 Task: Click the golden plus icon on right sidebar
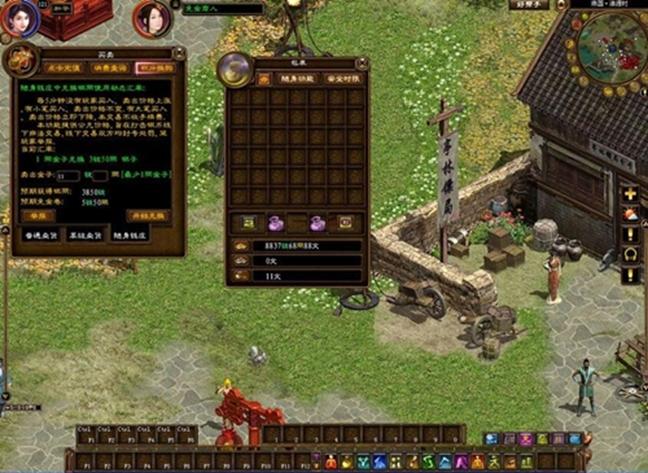coord(630,193)
